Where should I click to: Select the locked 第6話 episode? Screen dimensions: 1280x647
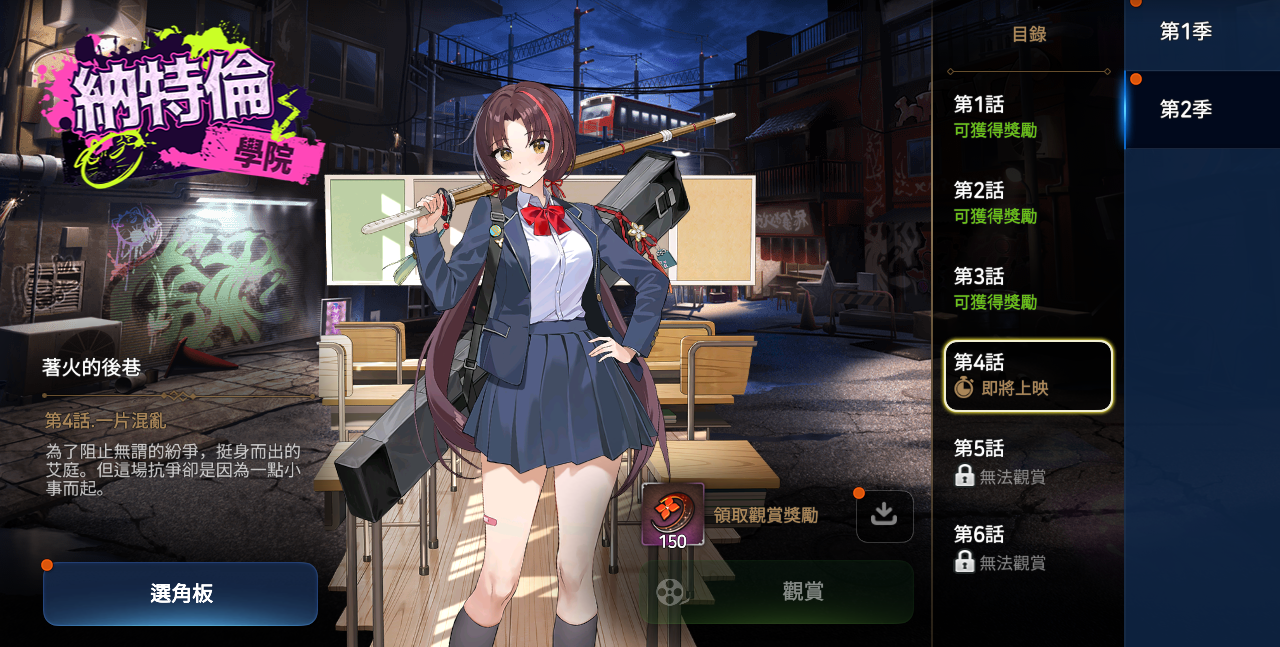(1028, 547)
